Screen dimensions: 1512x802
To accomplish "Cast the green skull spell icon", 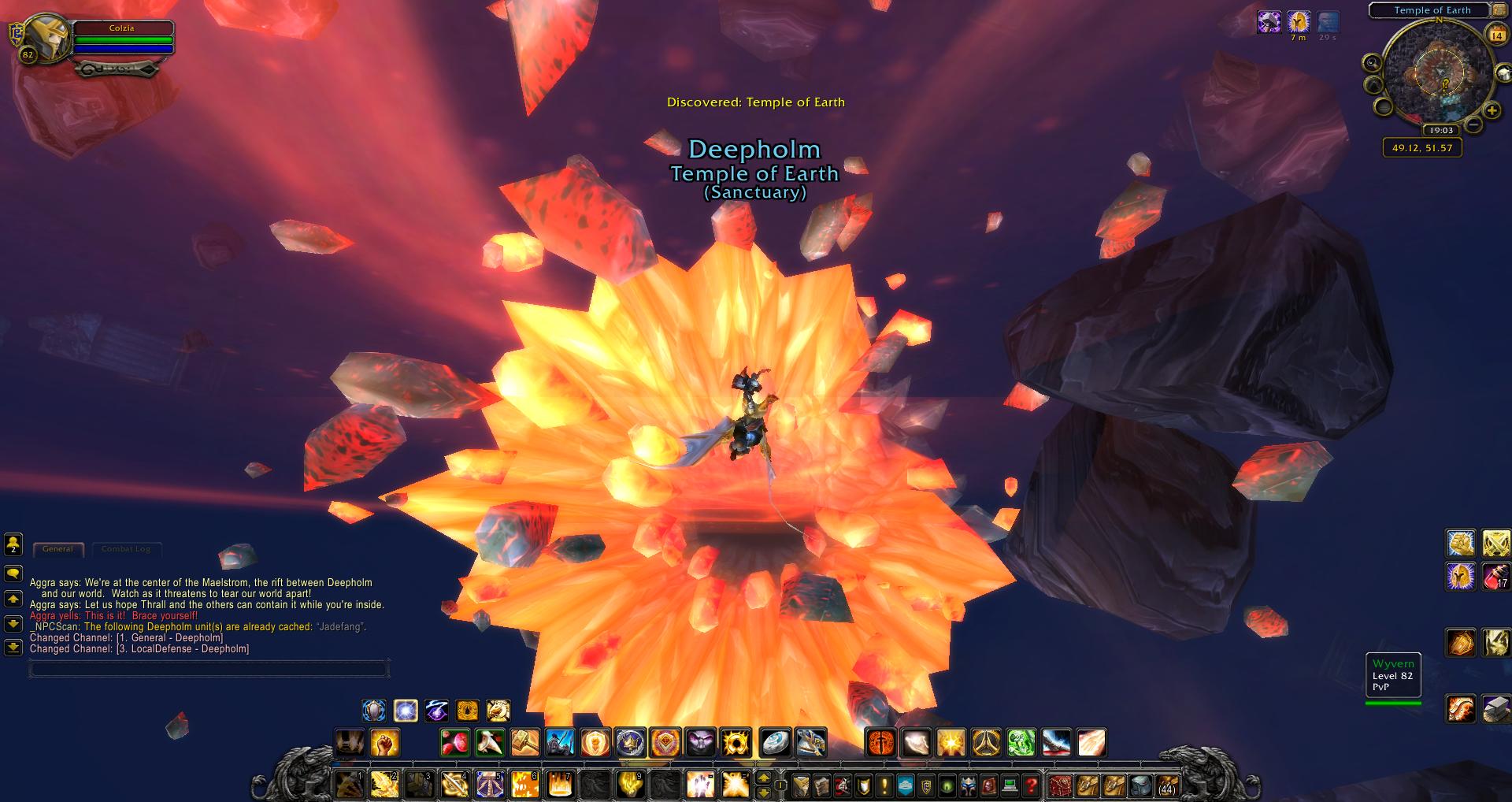I will coord(1021,742).
